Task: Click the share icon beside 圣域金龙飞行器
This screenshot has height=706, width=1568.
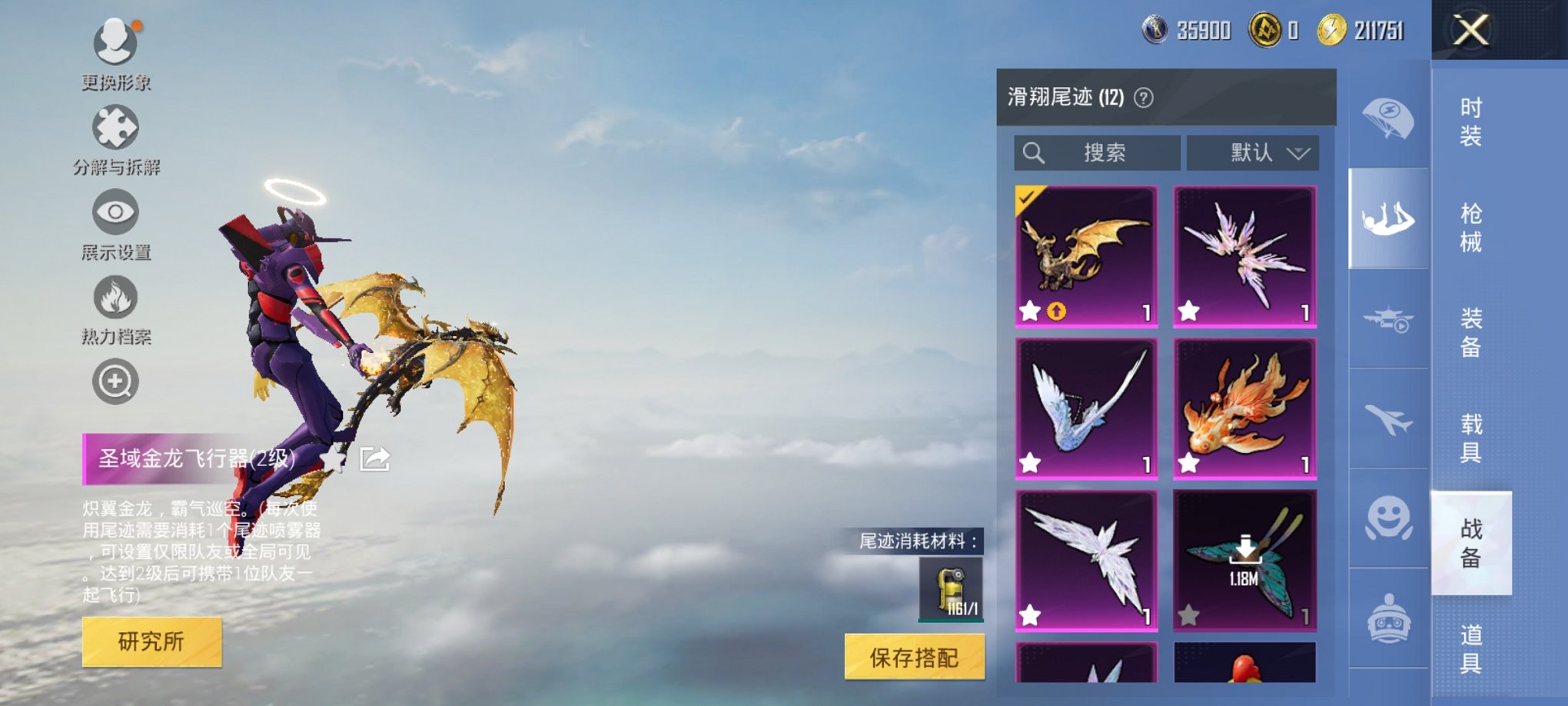Action: click(374, 458)
